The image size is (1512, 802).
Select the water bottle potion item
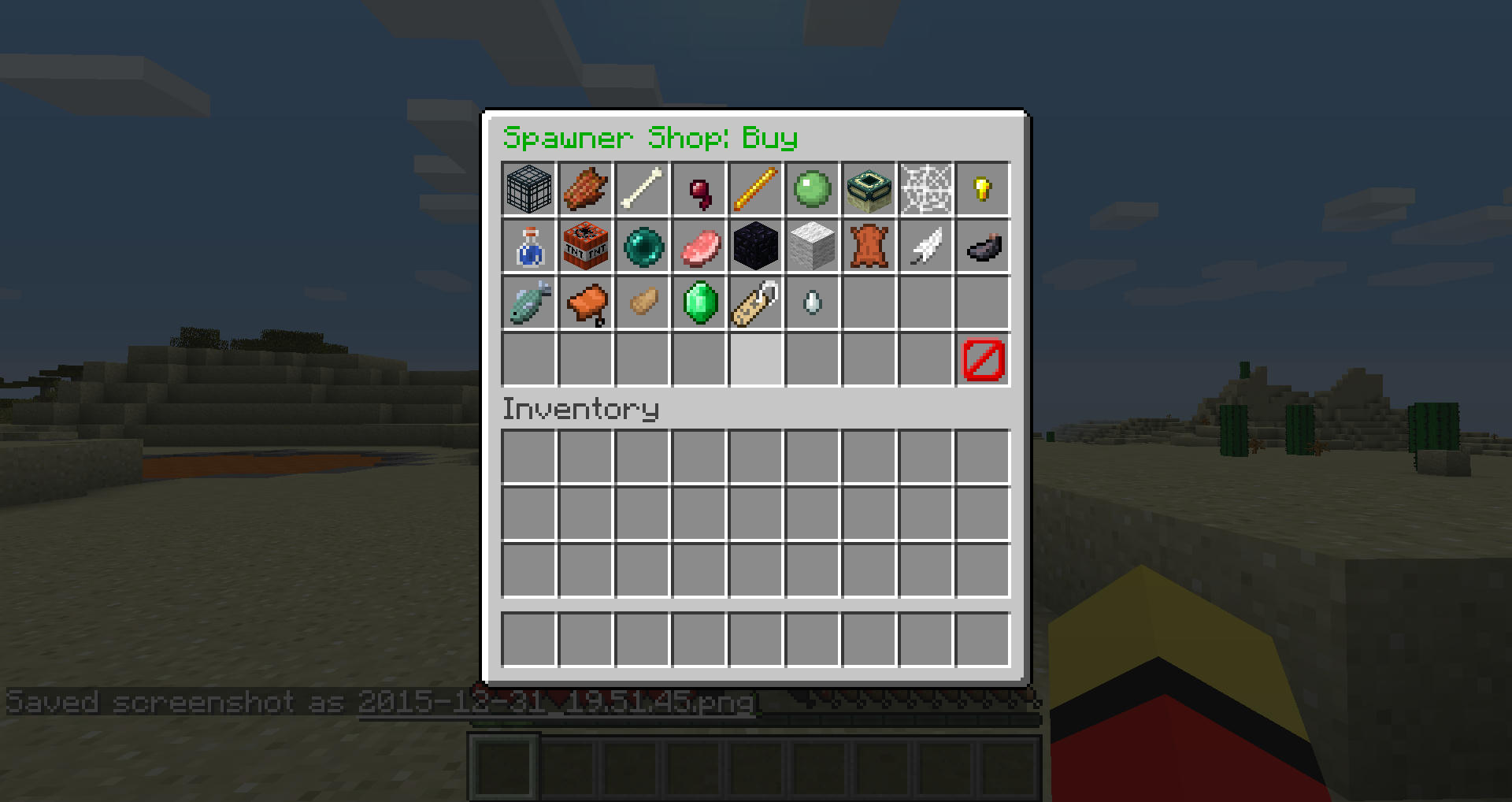click(x=529, y=246)
